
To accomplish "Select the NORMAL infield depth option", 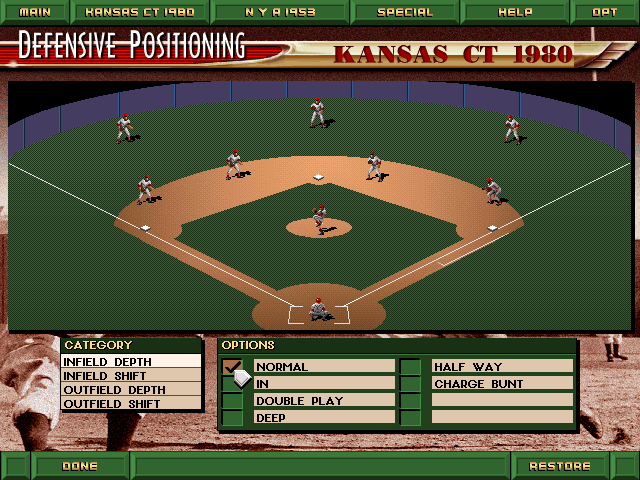I will point(324,367).
